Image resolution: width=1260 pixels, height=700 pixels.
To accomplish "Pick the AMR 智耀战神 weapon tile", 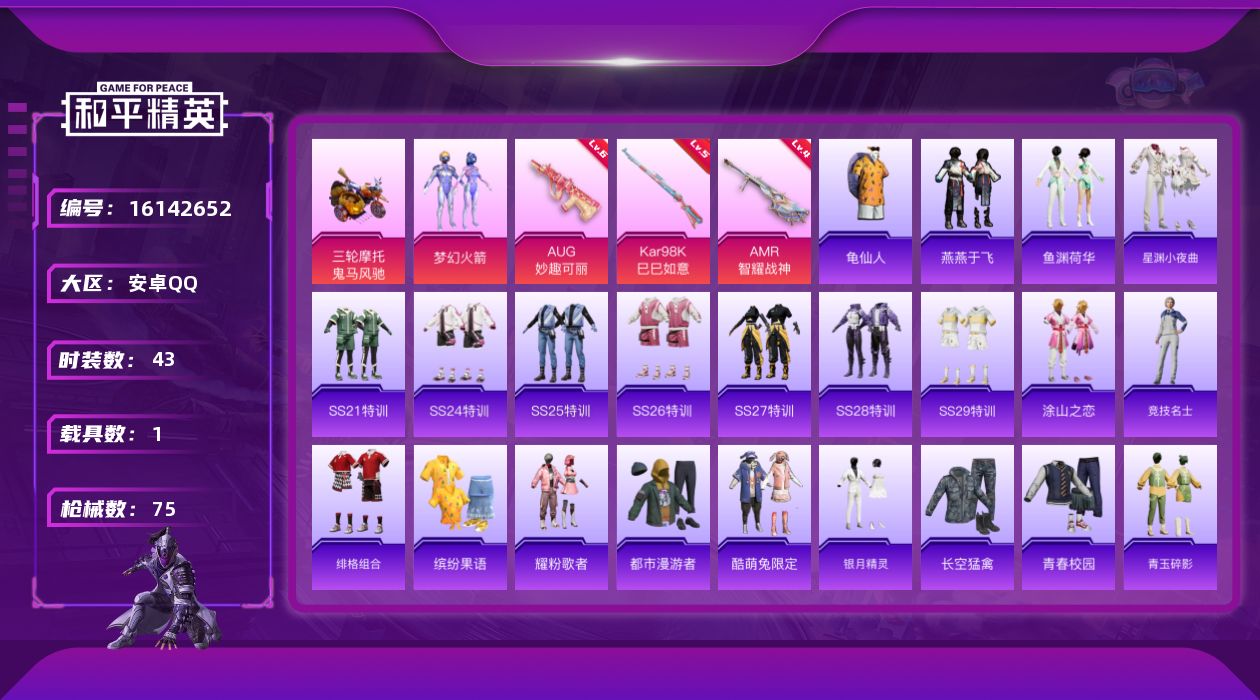I will (x=764, y=211).
